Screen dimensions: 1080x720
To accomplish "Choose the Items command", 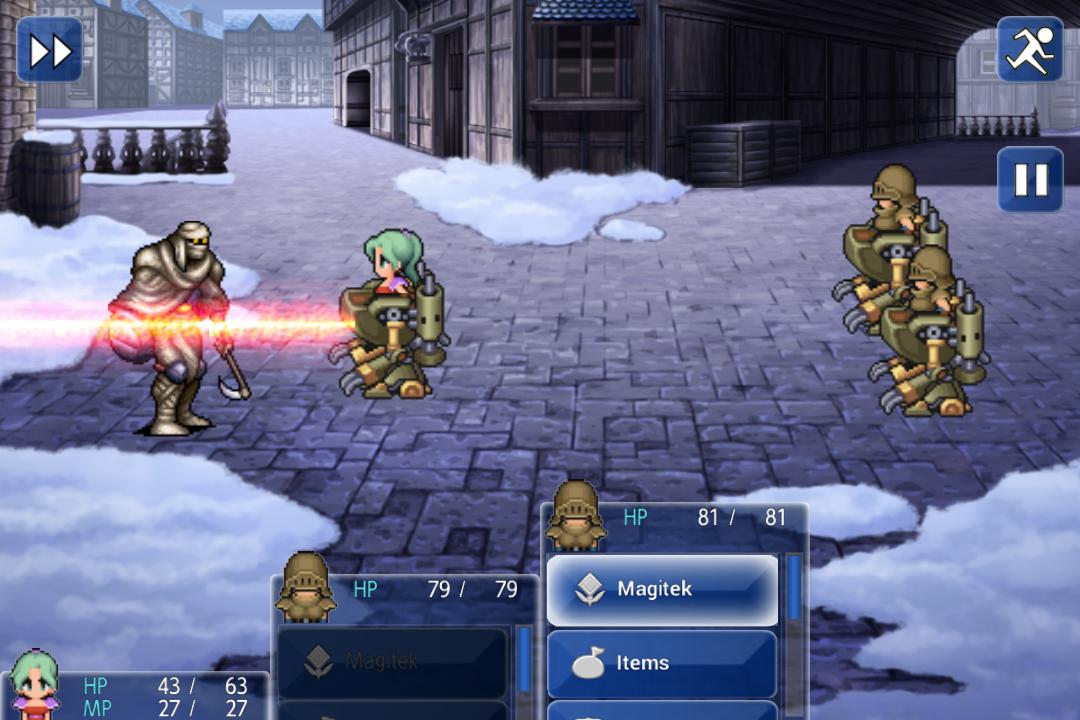I will [662, 663].
